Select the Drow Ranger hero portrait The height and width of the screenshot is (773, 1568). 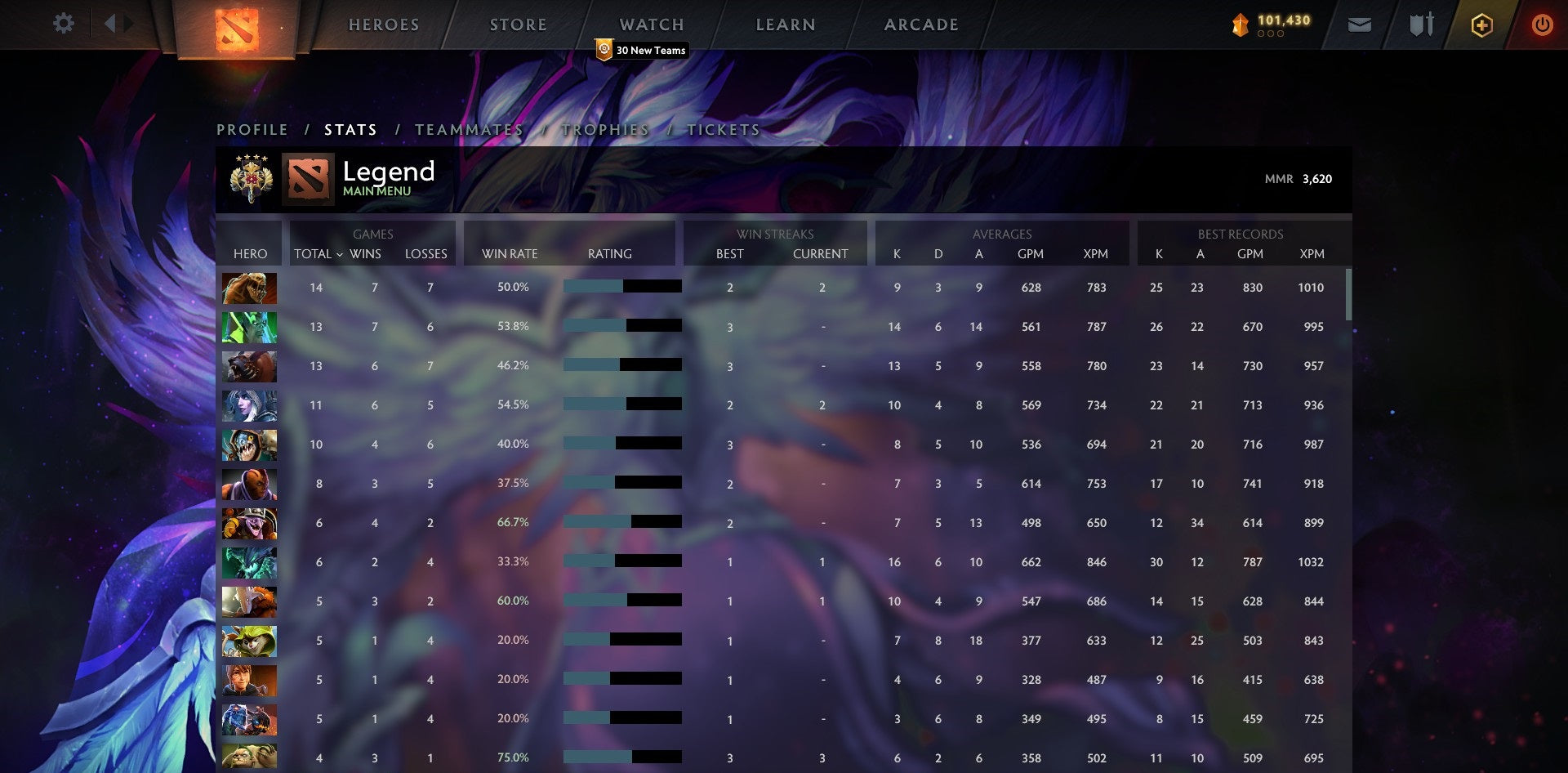point(249,404)
